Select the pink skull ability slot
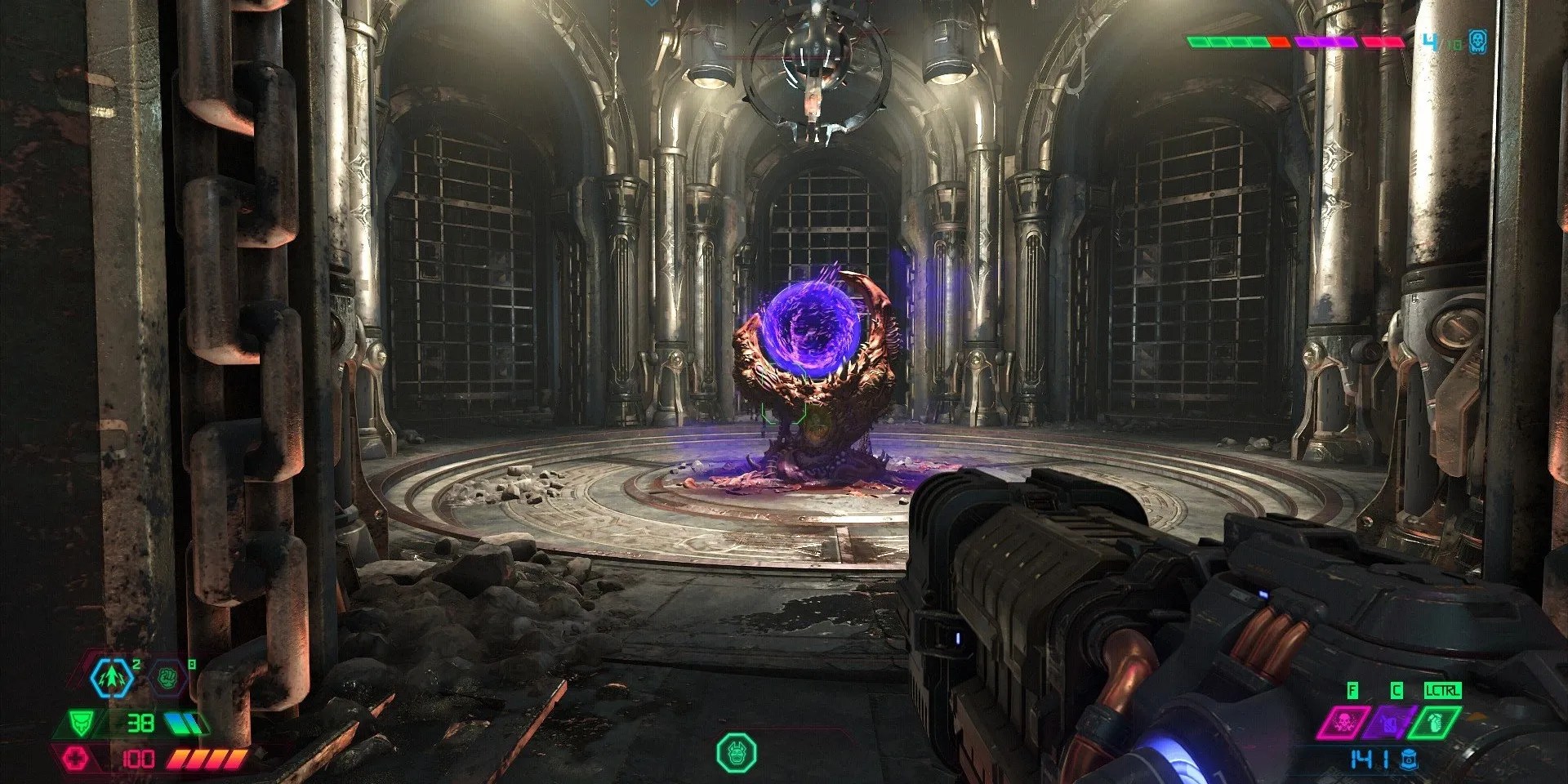Screen dimensions: 1568x784 (x=1340, y=721)
